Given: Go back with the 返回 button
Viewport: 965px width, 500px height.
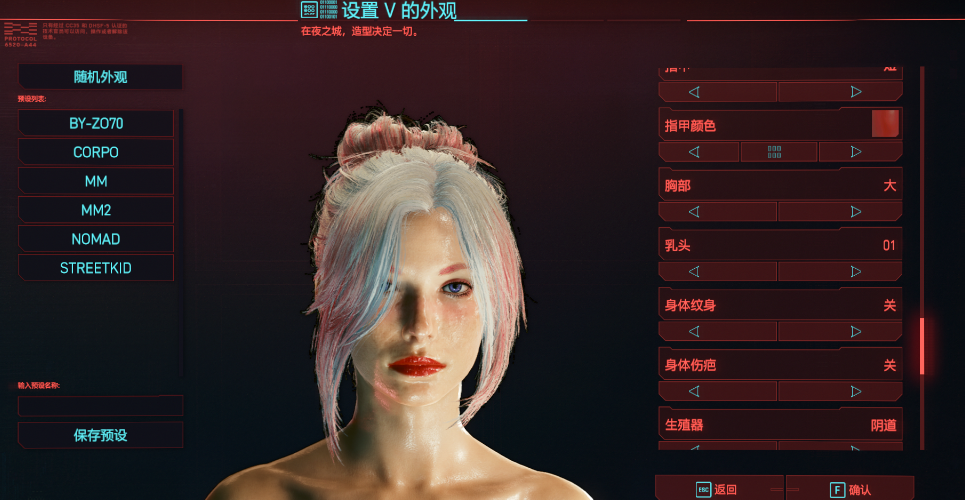Looking at the screenshot, I should [x=717, y=489].
